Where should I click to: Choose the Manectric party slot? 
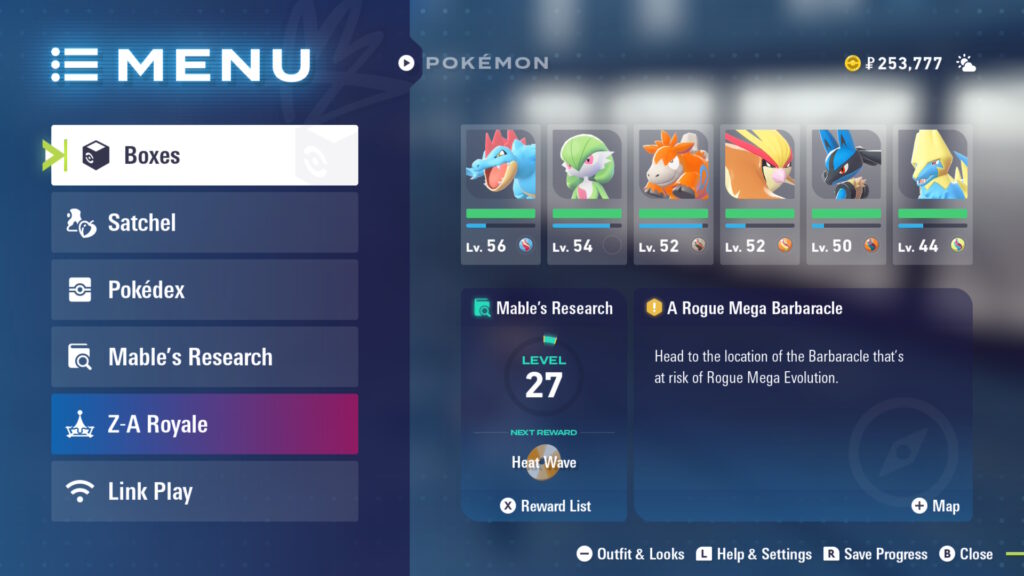pyautogui.click(x=932, y=194)
